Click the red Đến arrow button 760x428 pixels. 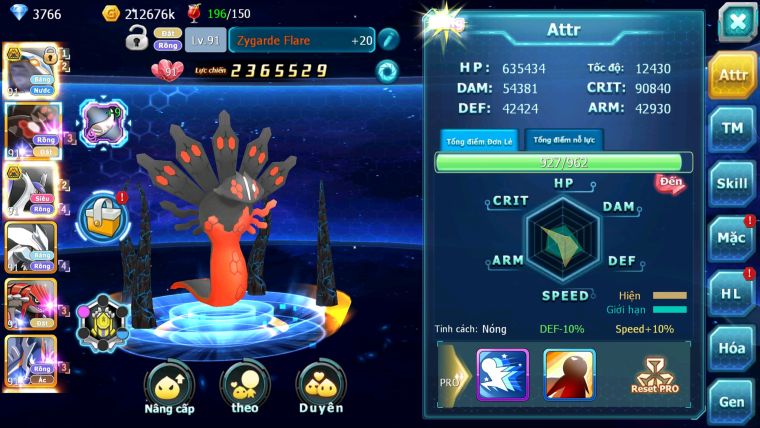coord(671,183)
